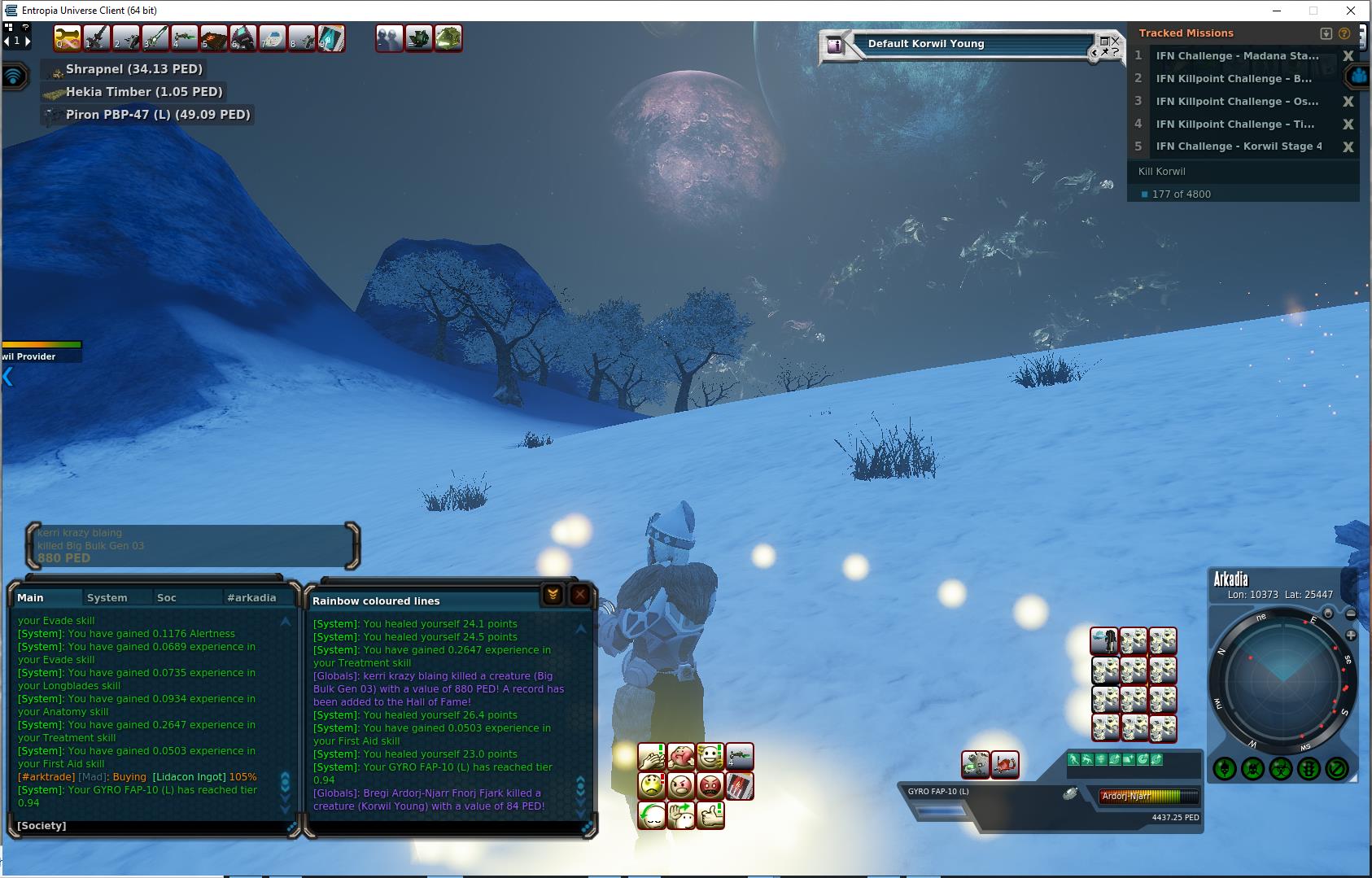
Task: Select the IFN Challenge Madana mission entry
Action: click(1237, 56)
